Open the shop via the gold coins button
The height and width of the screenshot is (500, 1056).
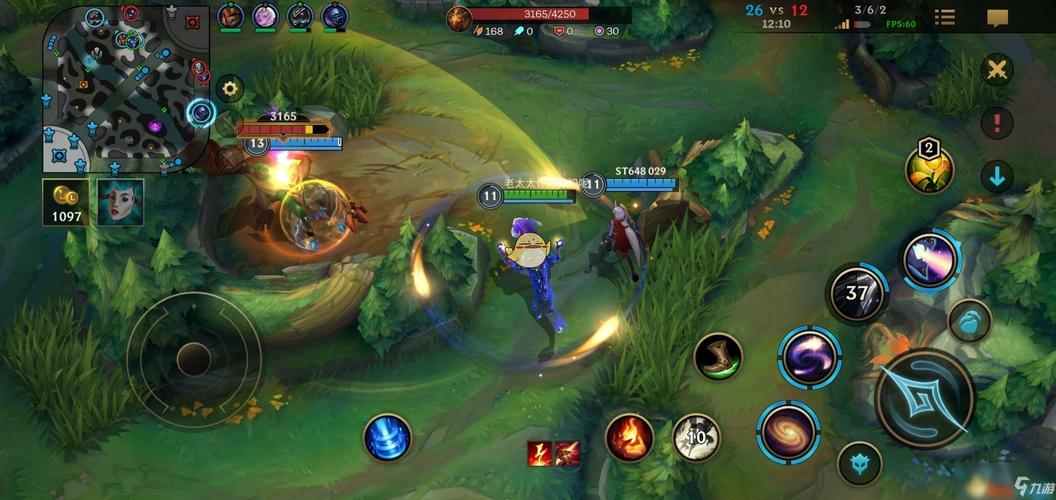pyautogui.click(x=66, y=200)
